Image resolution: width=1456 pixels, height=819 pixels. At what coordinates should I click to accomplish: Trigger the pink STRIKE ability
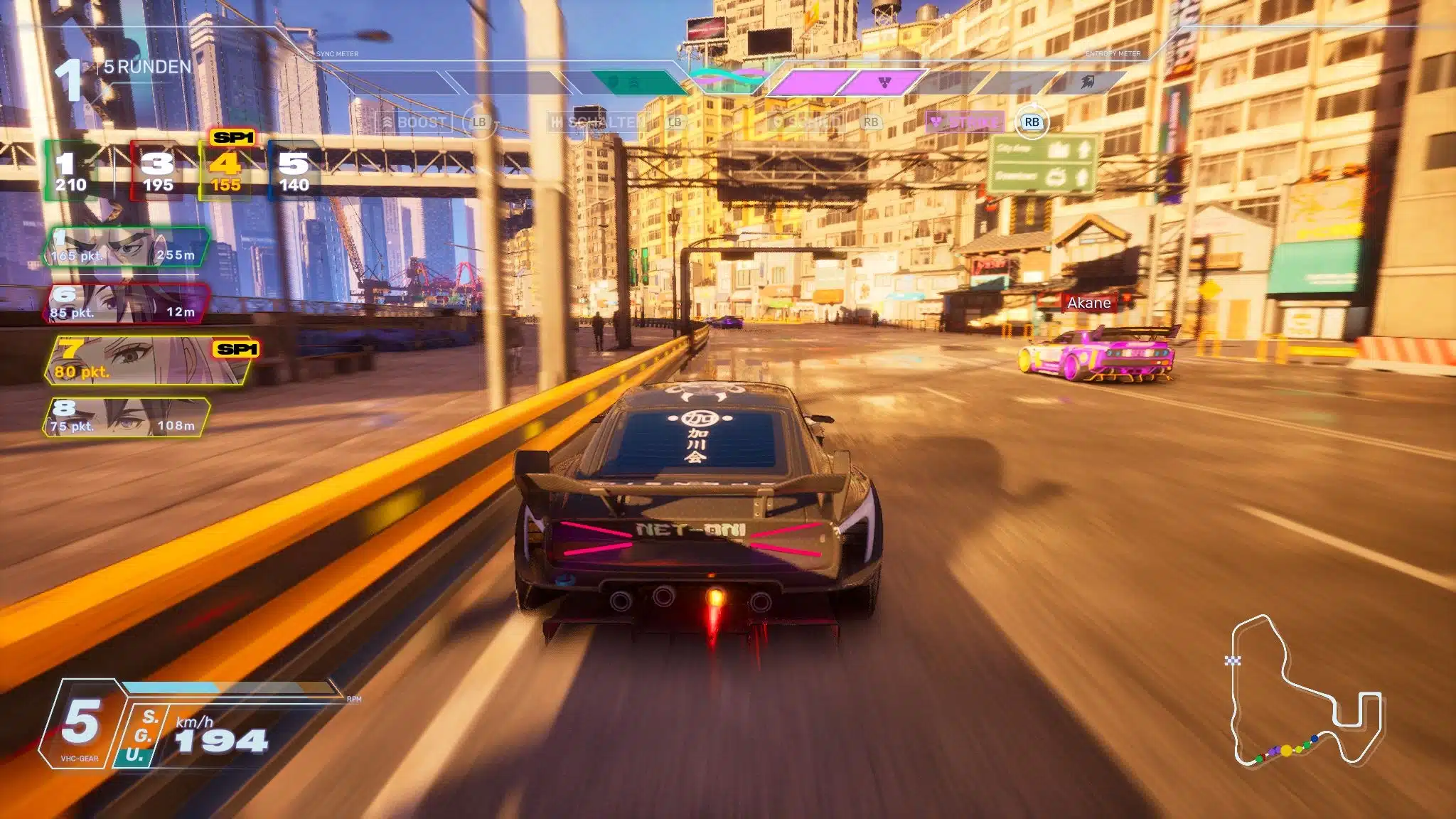965,122
